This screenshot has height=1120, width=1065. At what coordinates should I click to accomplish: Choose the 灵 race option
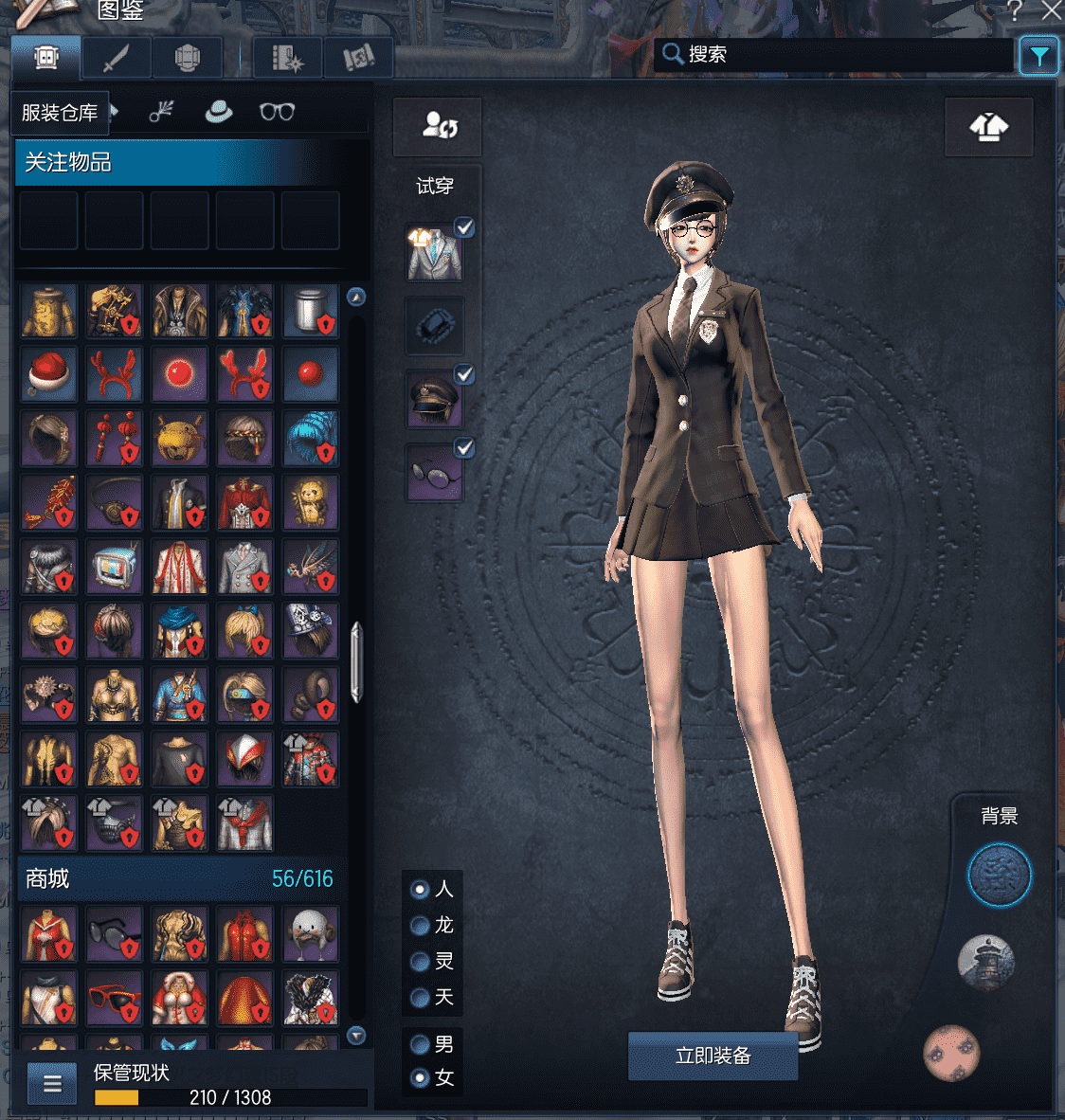point(421,962)
